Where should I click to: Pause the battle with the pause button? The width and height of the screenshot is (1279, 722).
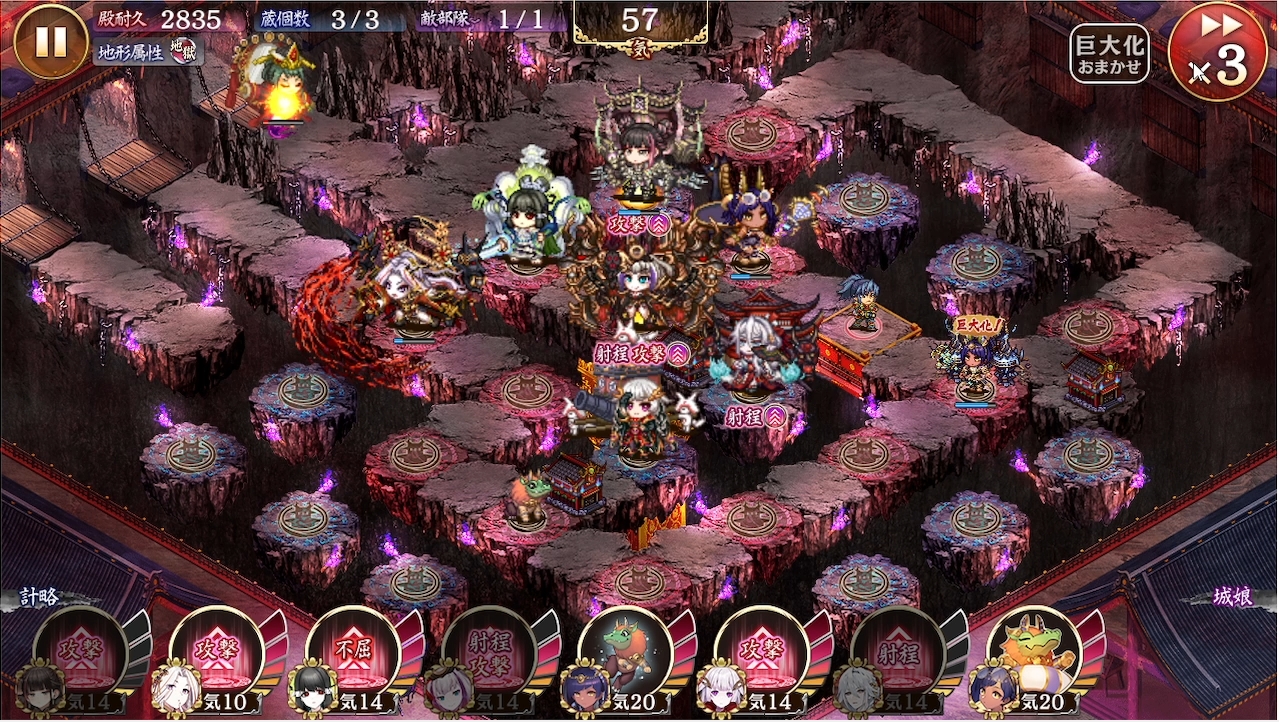[51, 41]
